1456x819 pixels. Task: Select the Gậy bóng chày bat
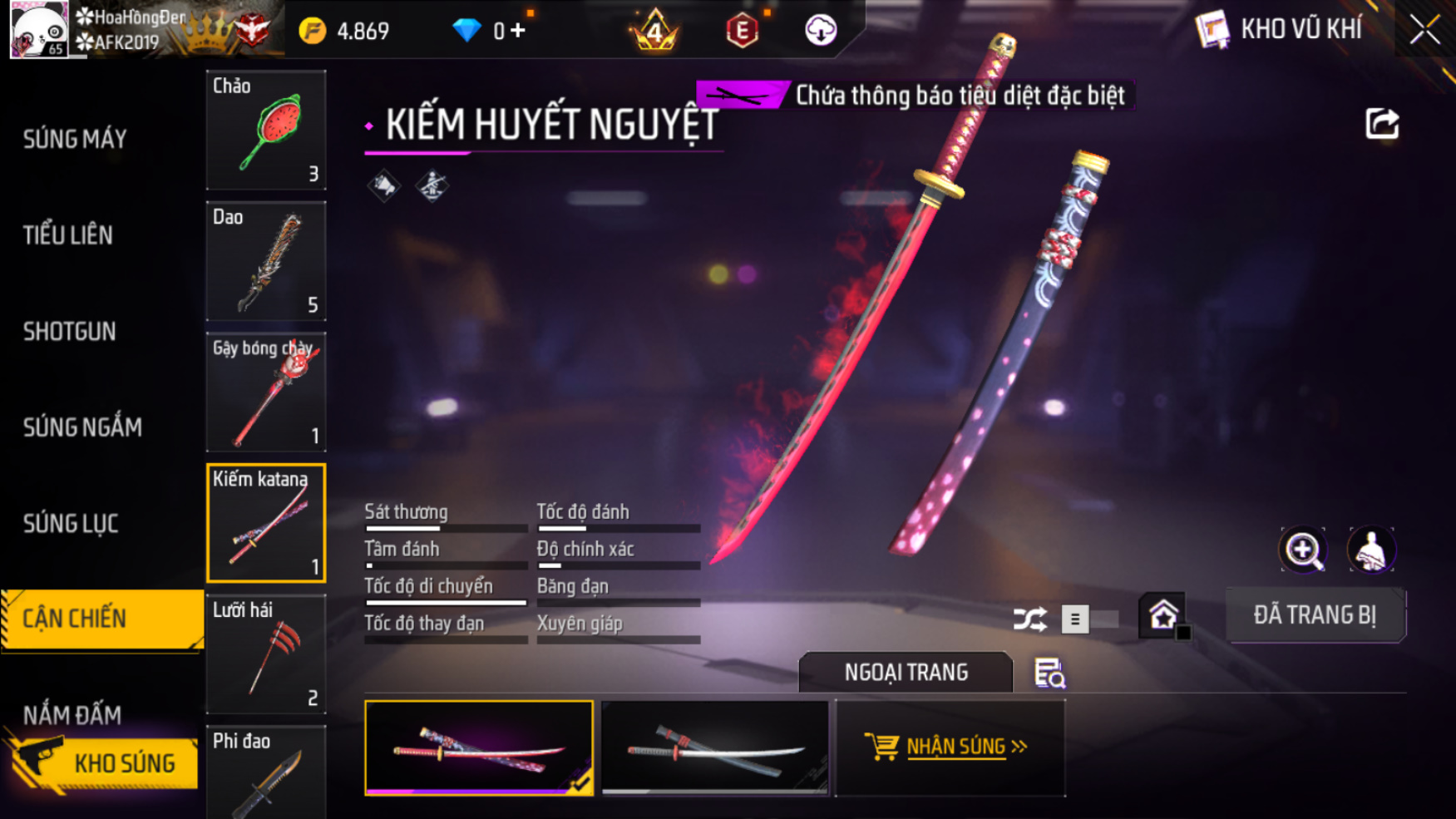pyautogui.click(x=266, y=392)
